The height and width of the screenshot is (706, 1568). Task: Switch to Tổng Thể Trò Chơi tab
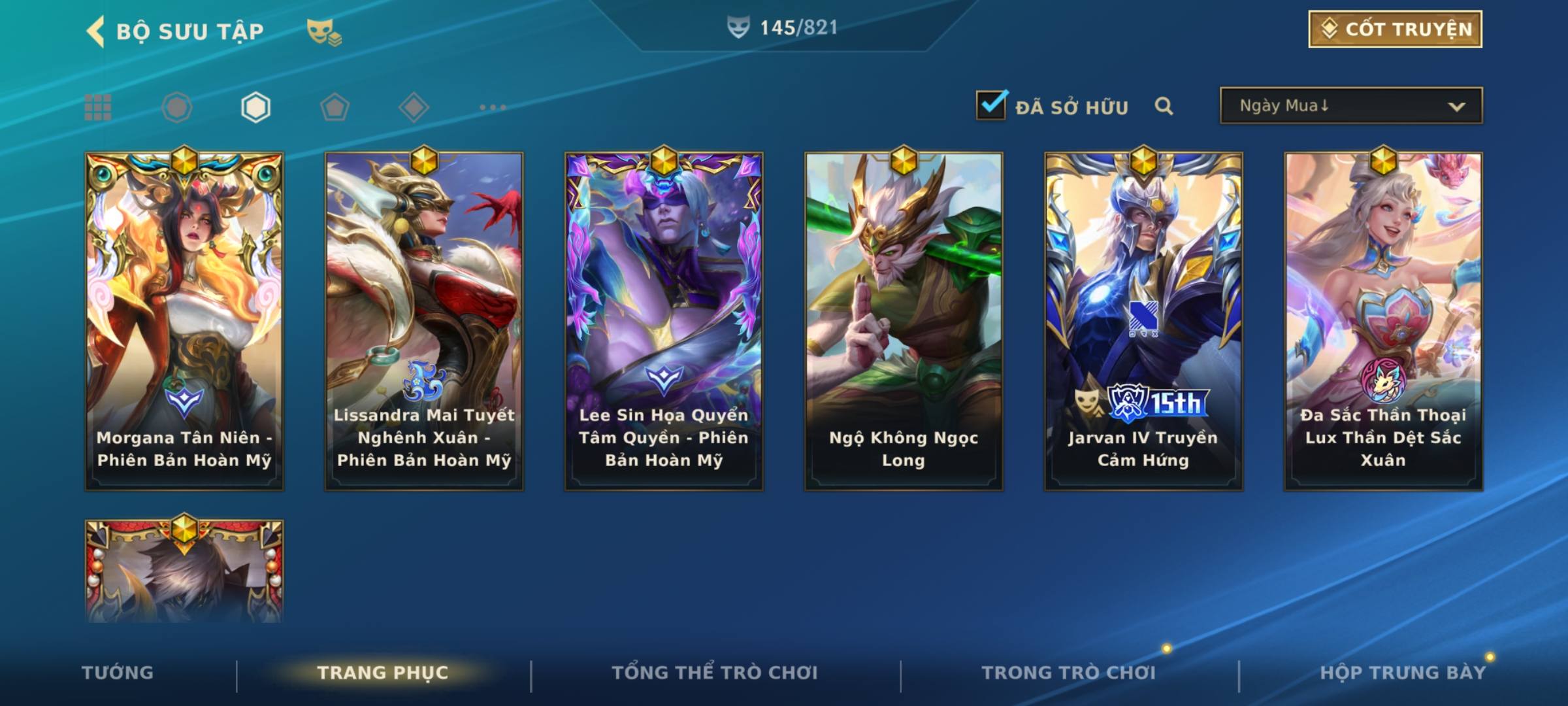coord(715,673)
